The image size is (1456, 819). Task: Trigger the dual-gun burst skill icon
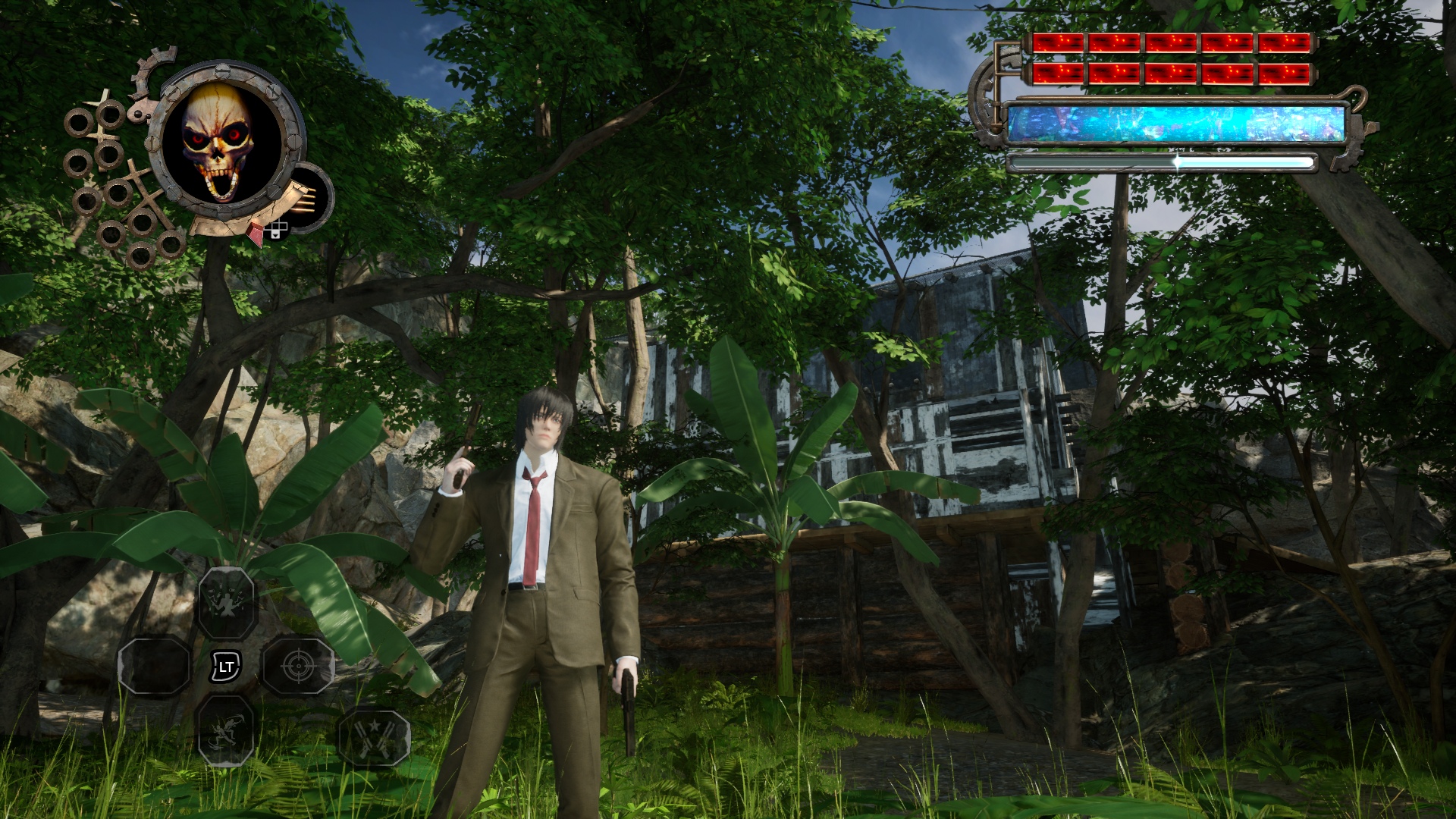pos(226,603)
